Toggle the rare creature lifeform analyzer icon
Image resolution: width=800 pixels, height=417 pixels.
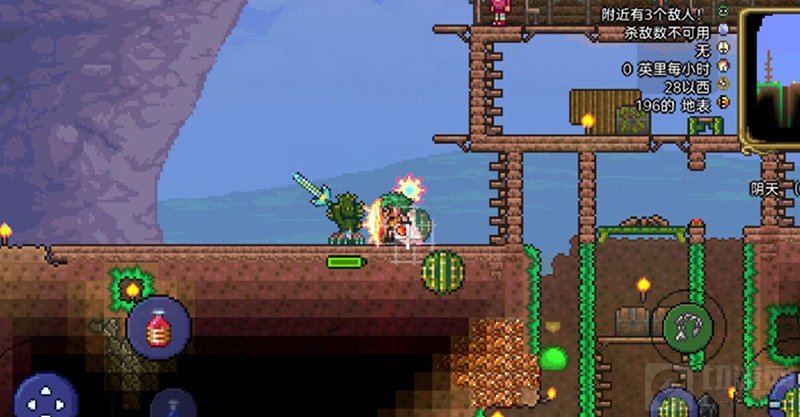[724, 49]
